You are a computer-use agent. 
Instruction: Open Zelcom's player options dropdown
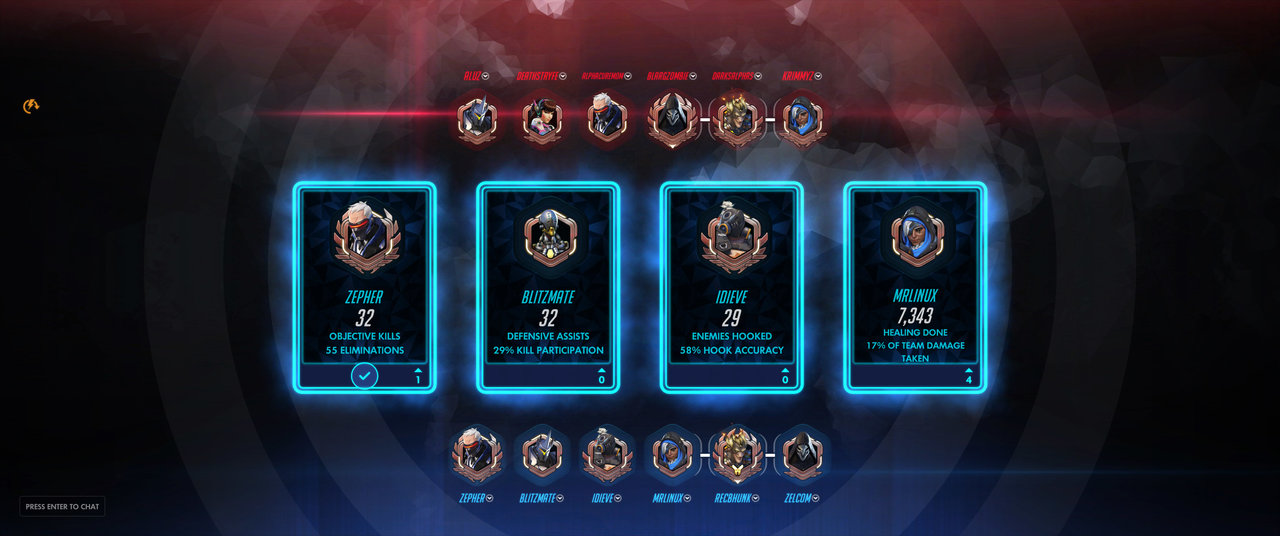click(x=816, y=498)
